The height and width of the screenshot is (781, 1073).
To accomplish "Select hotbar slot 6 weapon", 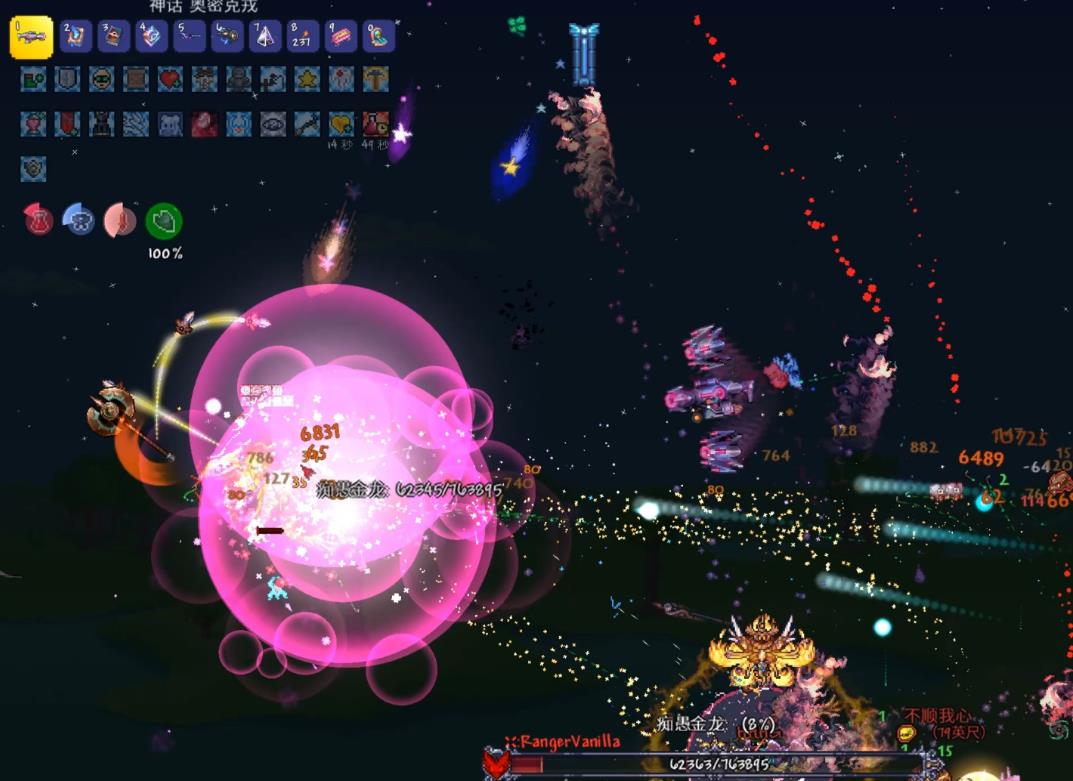I will click(228, 37).
